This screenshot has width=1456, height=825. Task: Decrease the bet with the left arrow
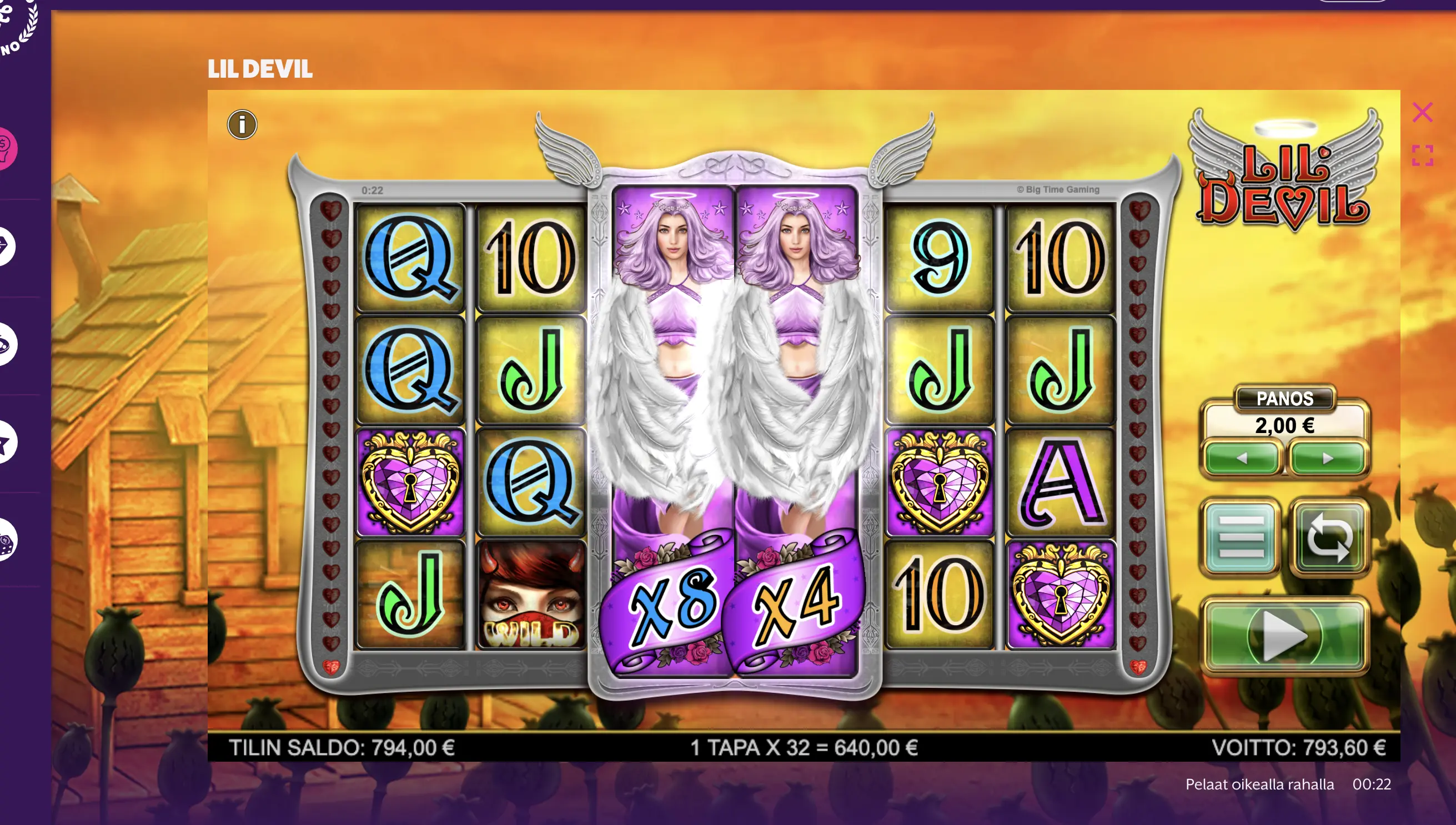(1241, 458)
